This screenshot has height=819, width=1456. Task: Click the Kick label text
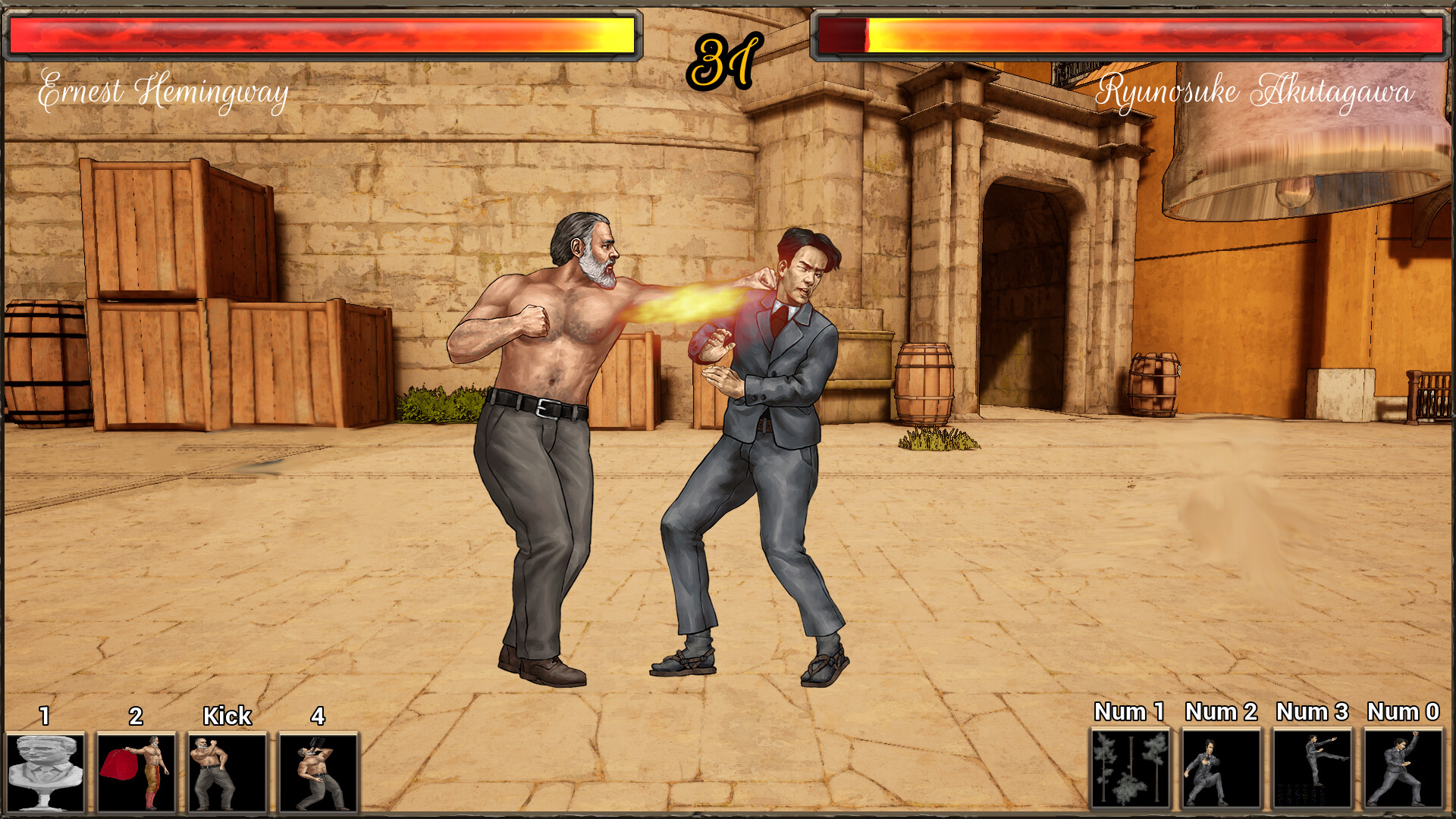pyautogui.click(x=226, y=714)
